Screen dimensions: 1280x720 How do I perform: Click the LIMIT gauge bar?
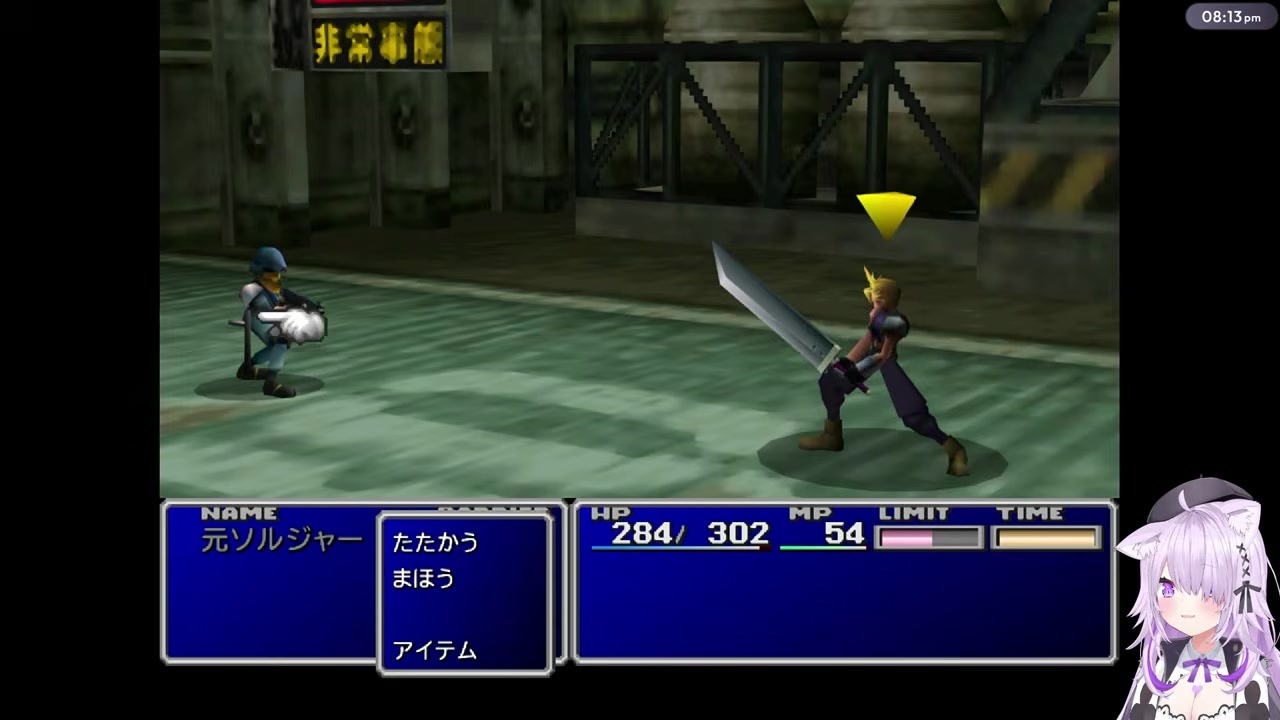[928, 538]
